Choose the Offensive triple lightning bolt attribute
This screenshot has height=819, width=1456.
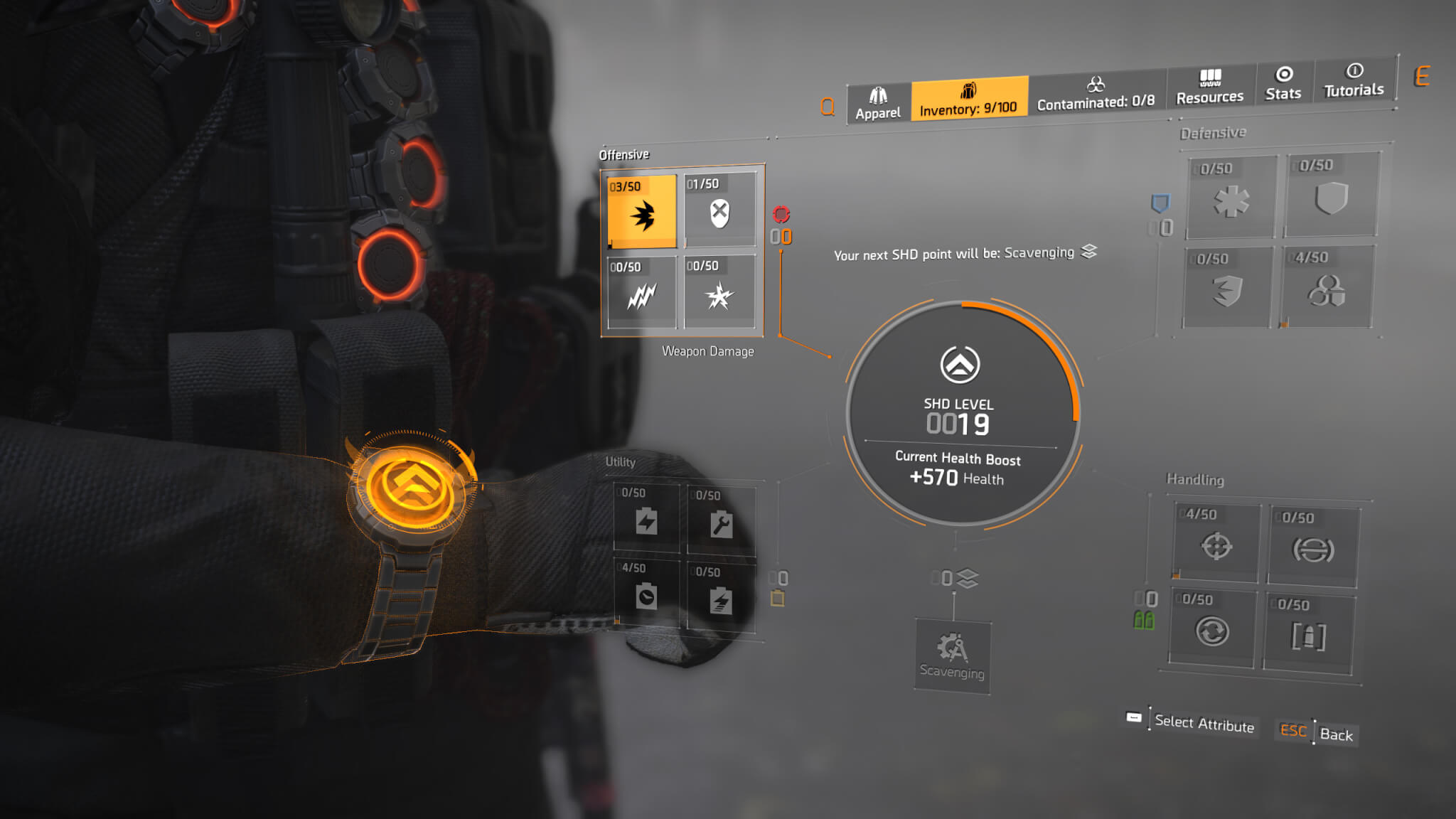coord(642,292)
